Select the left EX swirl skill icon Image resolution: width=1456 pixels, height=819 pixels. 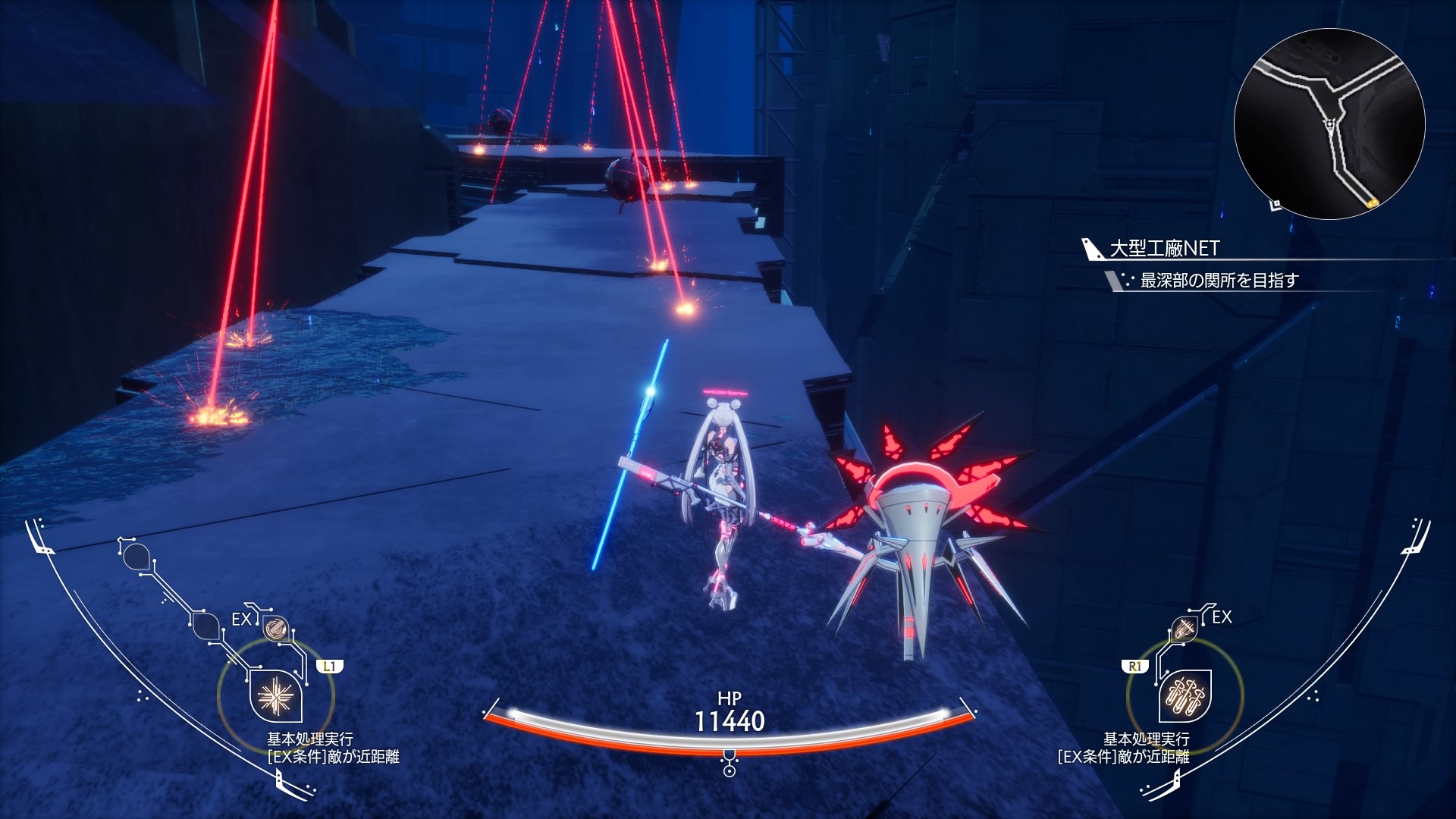[275, 628]
